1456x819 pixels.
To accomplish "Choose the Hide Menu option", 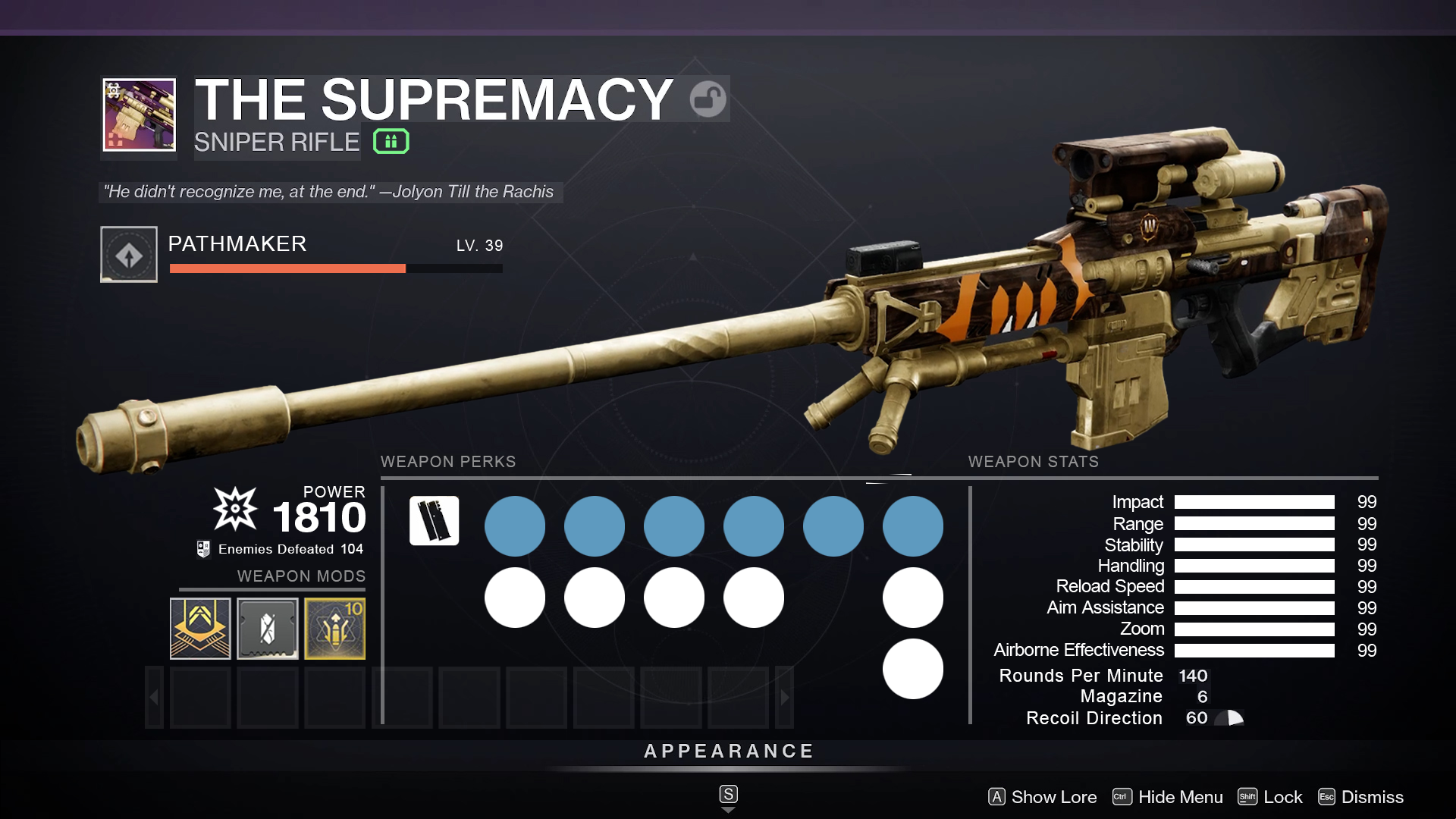I will point(1168,797).
